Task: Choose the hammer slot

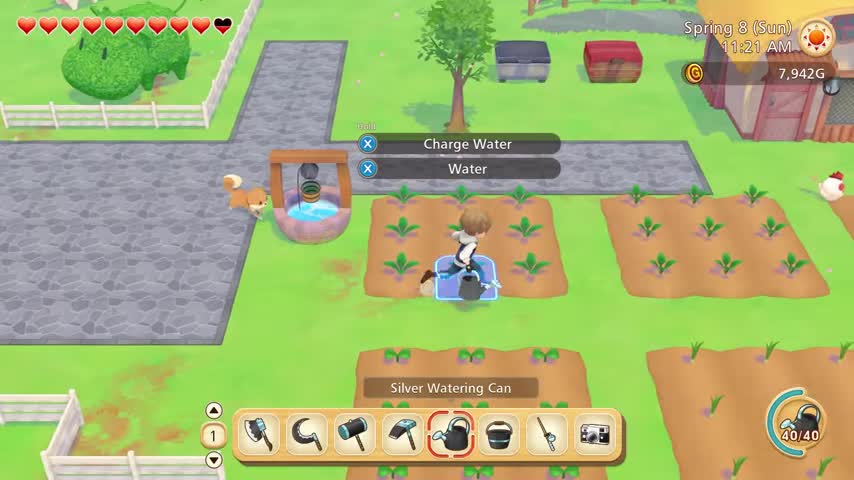Action: [355, 435]
